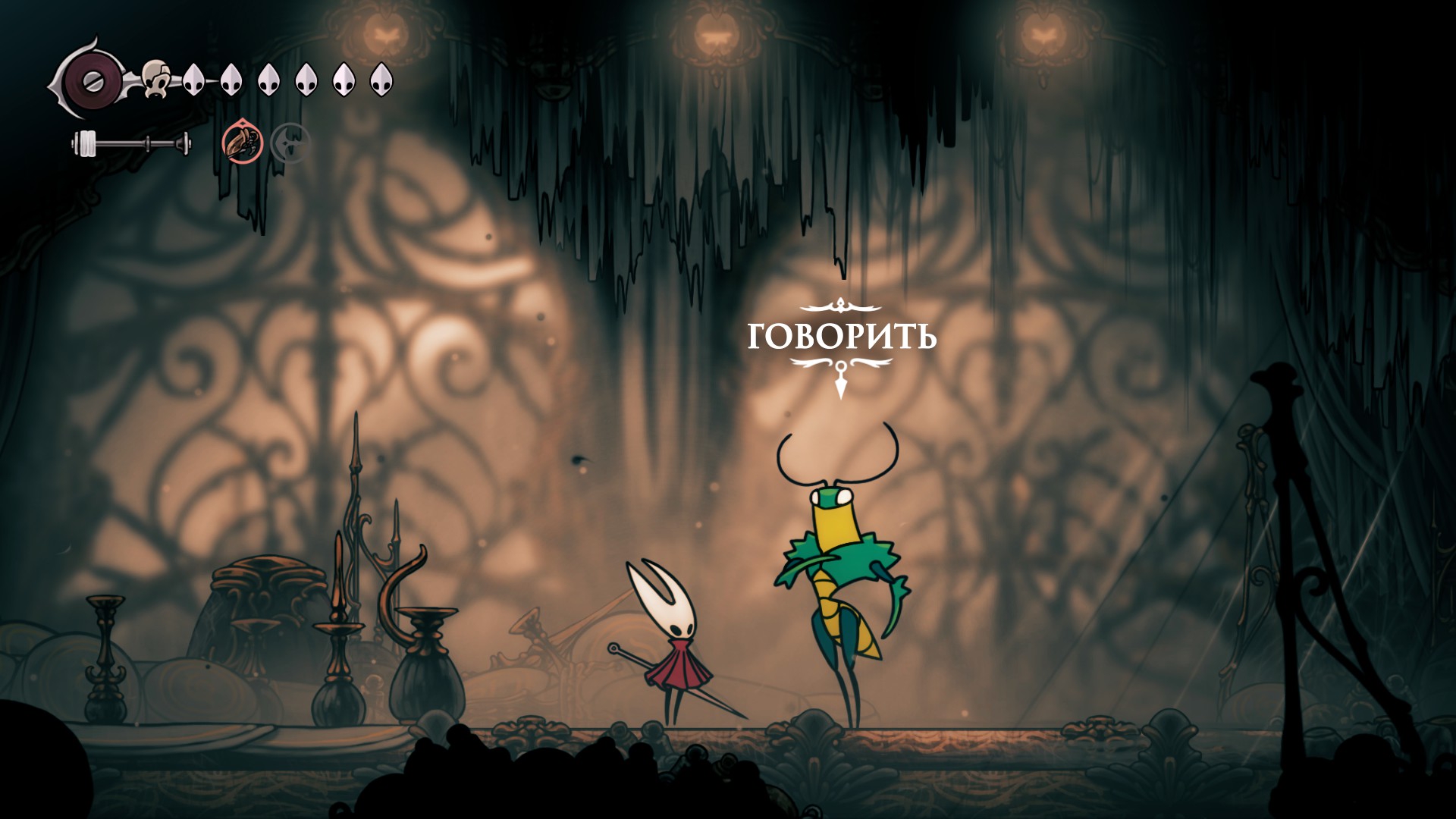Activate the red-ringed equipped tool icon
1456x819 pixels.
click(x=243, y=142)
